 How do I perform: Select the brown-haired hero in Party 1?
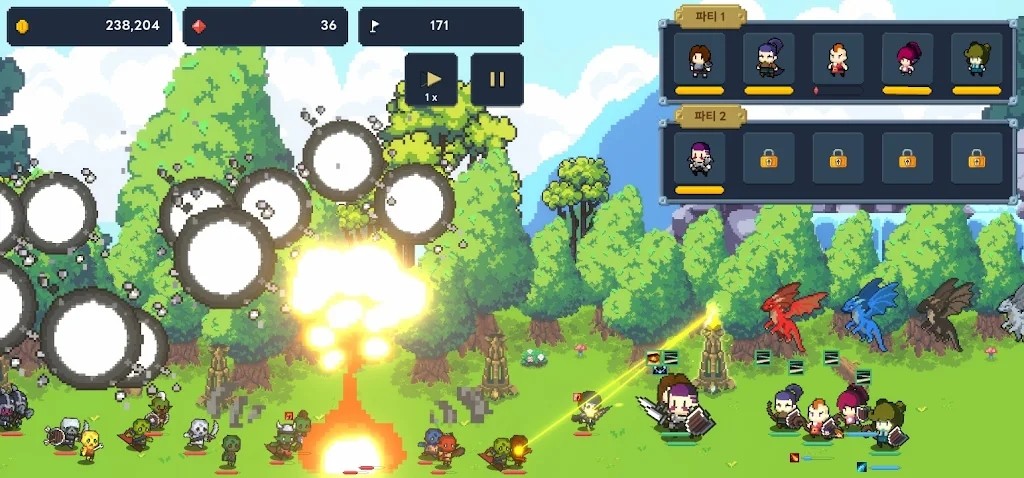pyautogui.click(x=699, y=59)
